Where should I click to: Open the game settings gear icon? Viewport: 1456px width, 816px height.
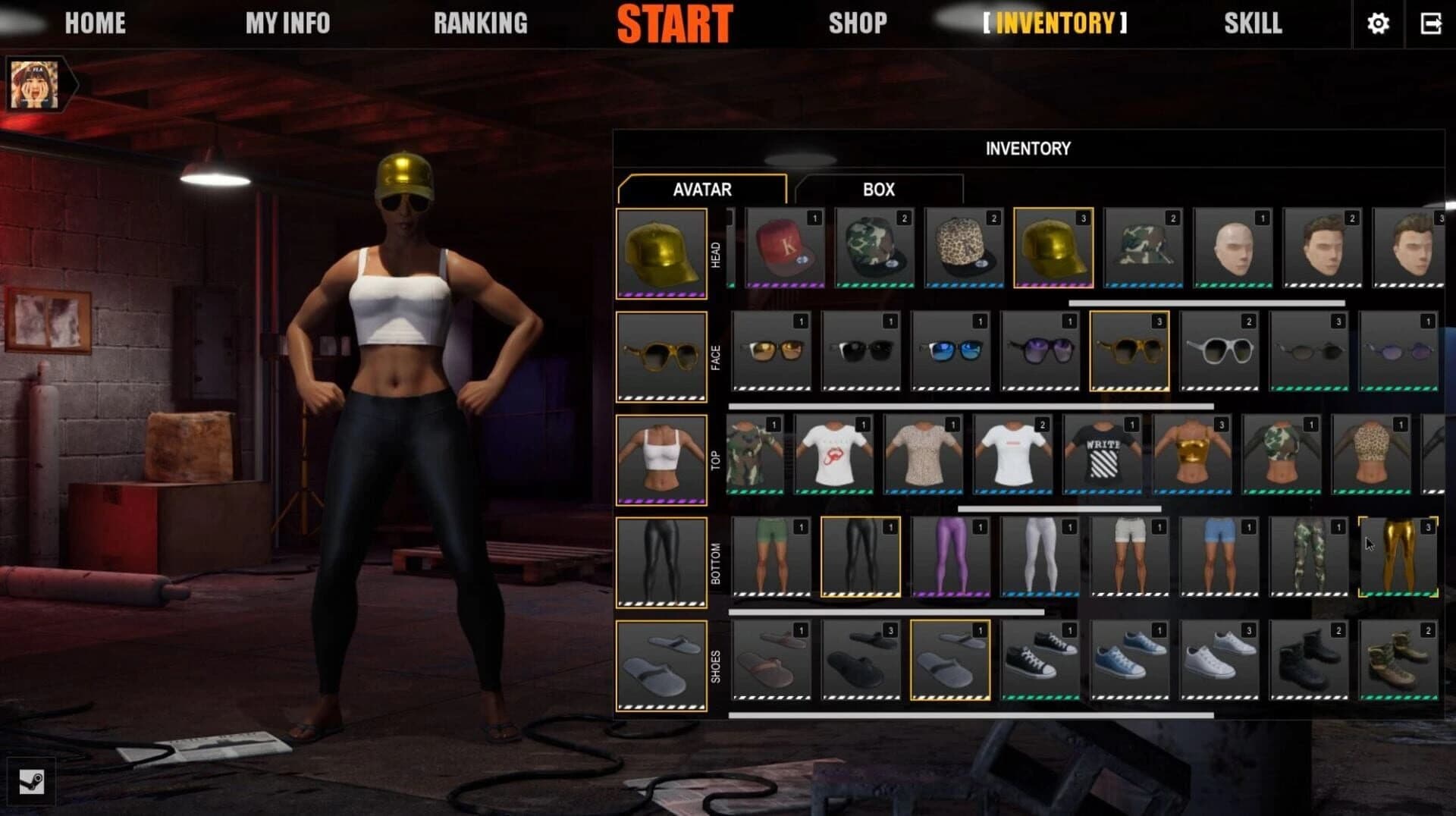point(1378,24)
